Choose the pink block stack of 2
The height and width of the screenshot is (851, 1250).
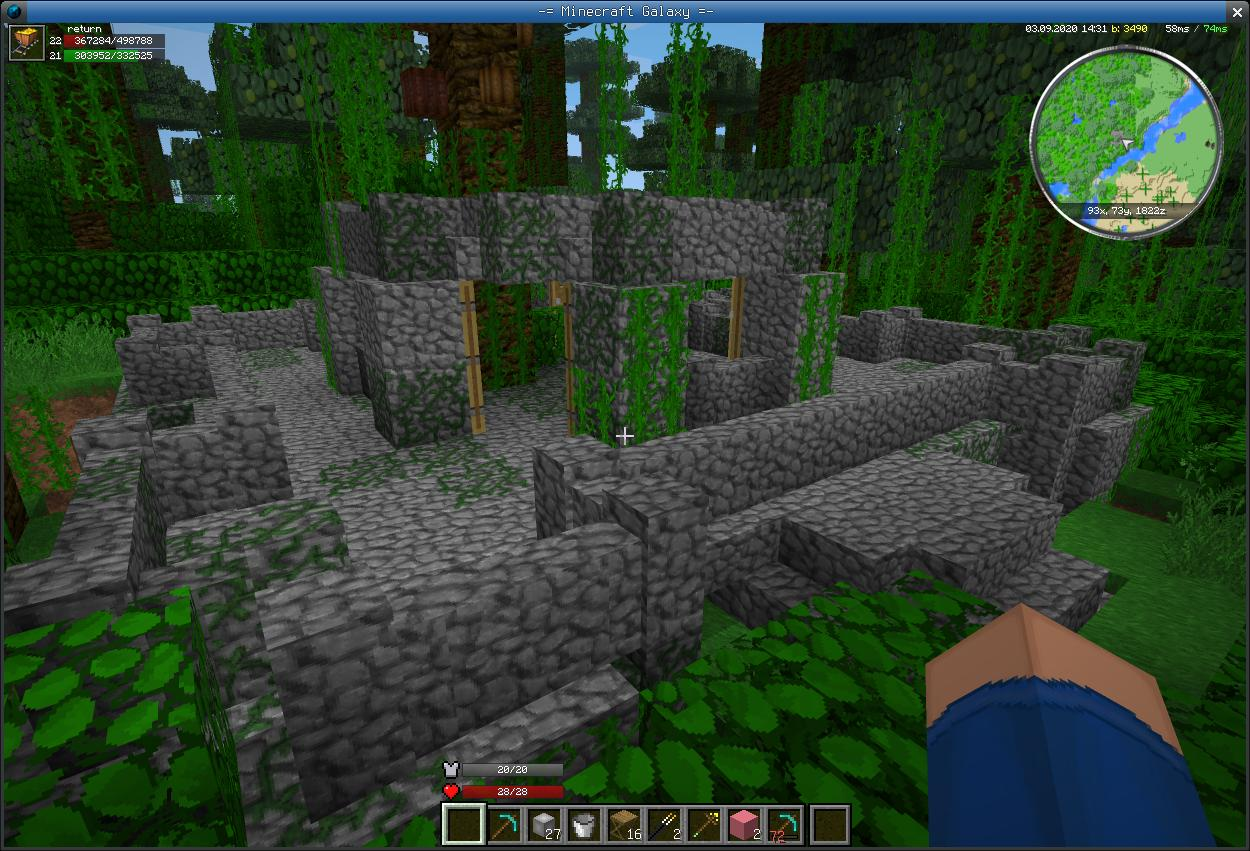click(x=743, y=825)
